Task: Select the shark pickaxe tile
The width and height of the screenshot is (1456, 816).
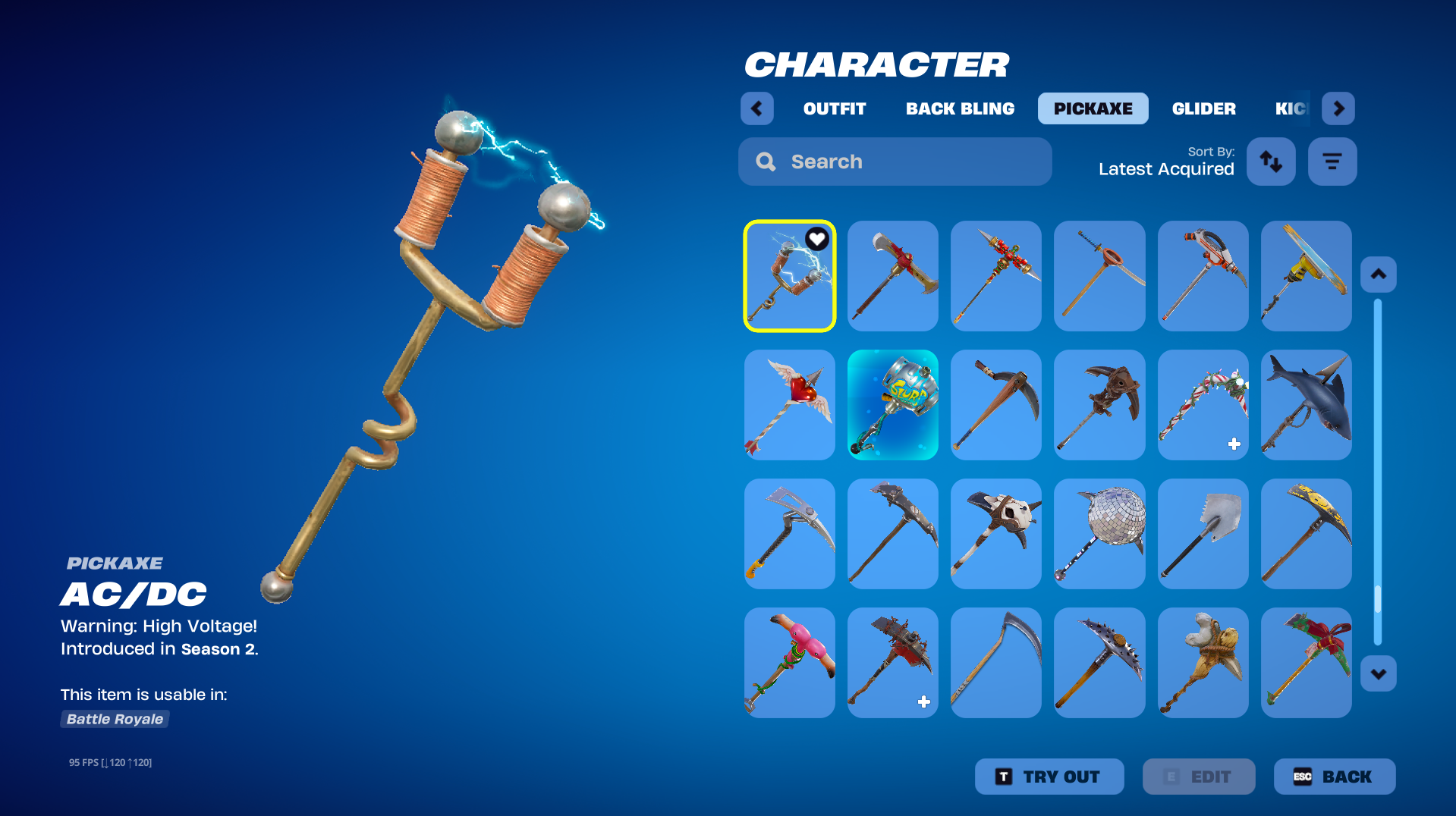Action: [1306, 405]
